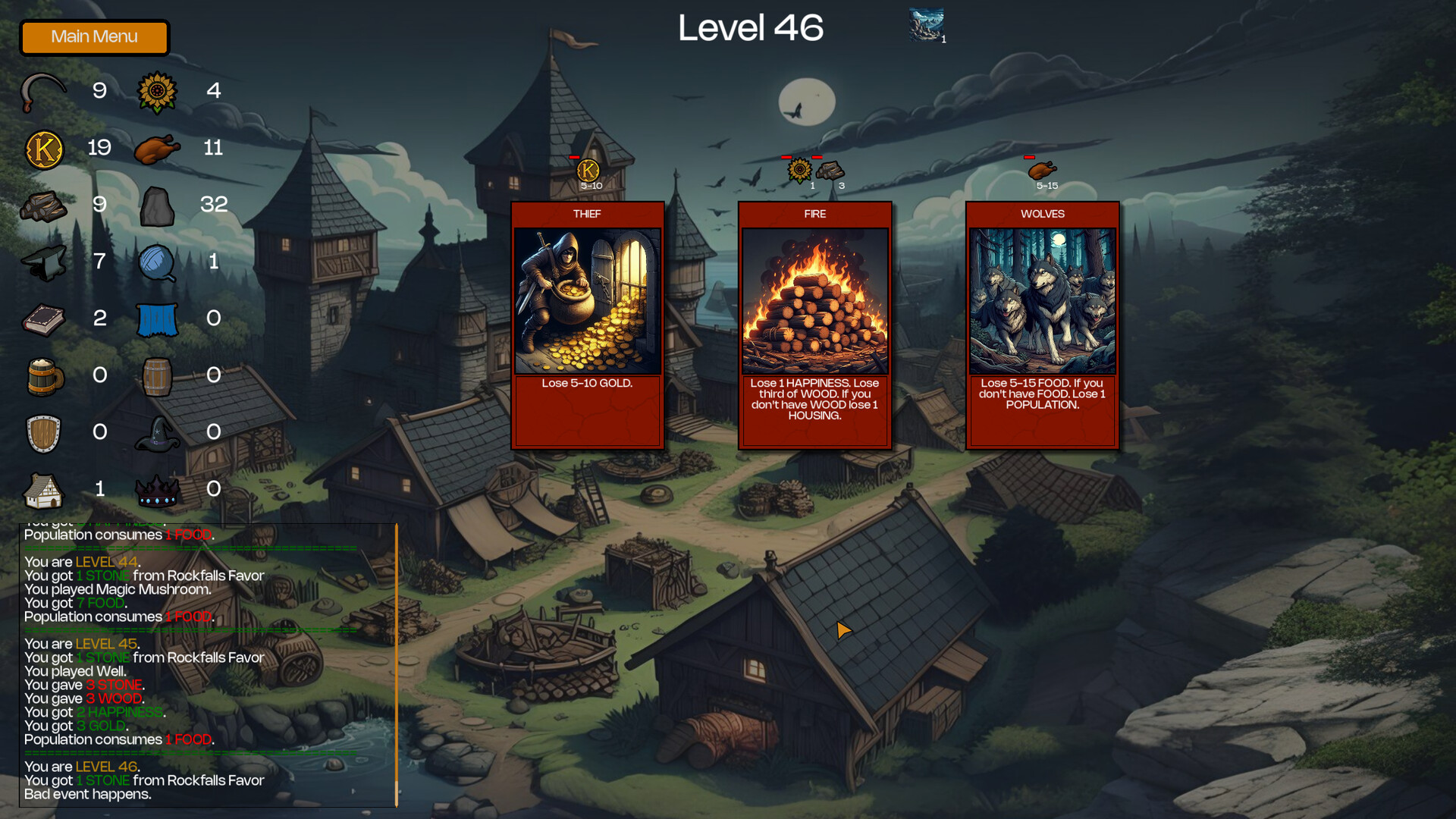This screenshot has width=1456, height=819.
Task: Click the wizard hat resource icon
Action: coord(157,432)
